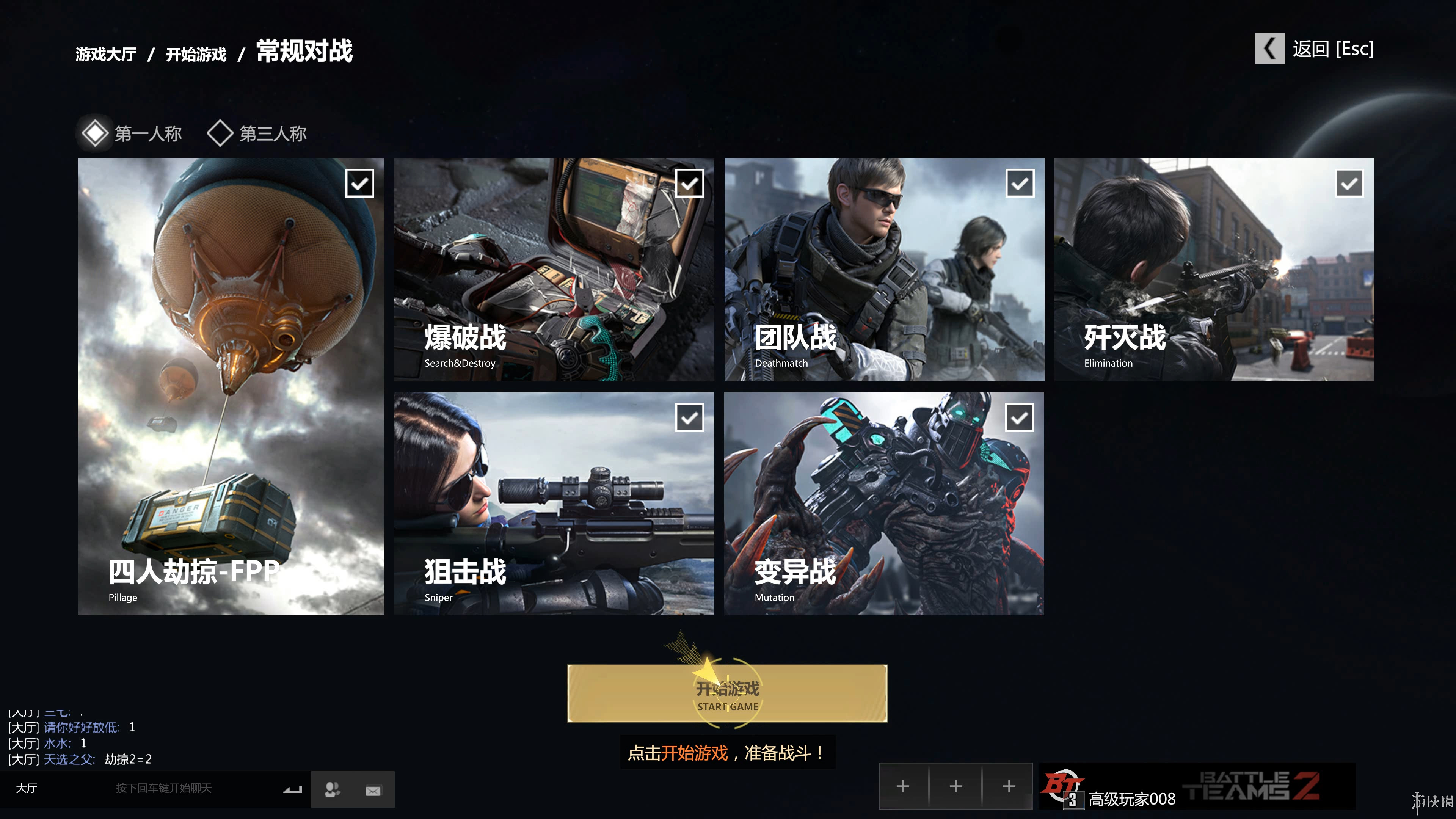Toggle the Search&Destroy checkbox
The image size is (1456, 819).
pos(690,183)
